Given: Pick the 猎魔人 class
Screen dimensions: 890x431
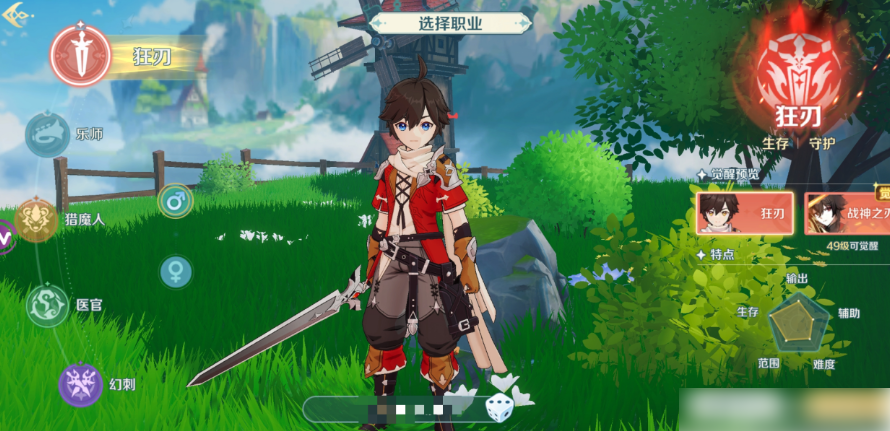Looking at the screenshot, I should coord(36,219).
